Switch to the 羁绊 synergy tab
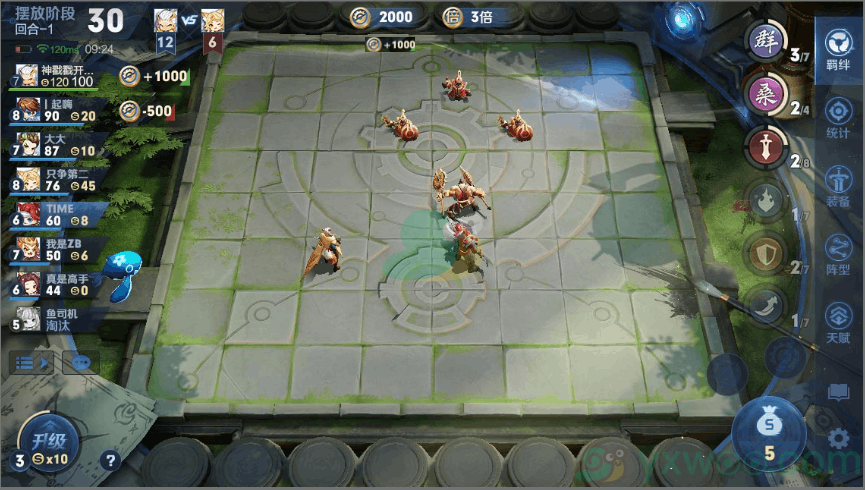This screenshot has width=865, height=490. click(x=838, y=50)
